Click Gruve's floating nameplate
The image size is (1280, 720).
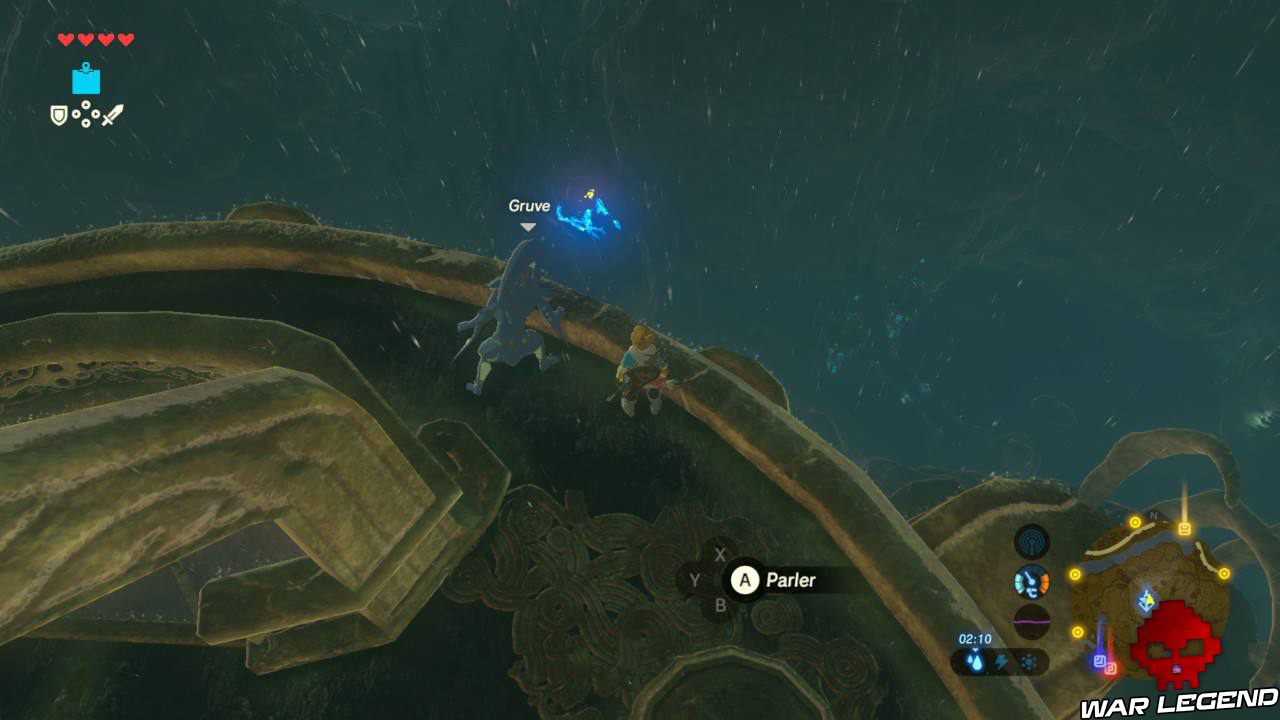tap(527, 205)
